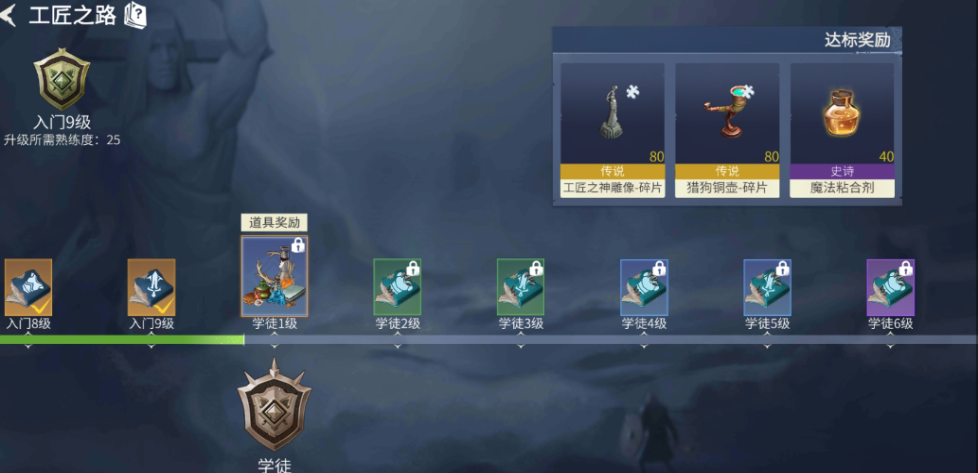Click the 入门9级 rank badge
Image resolution: width=978 pixels, height=473 pixels.
[62, 77]
